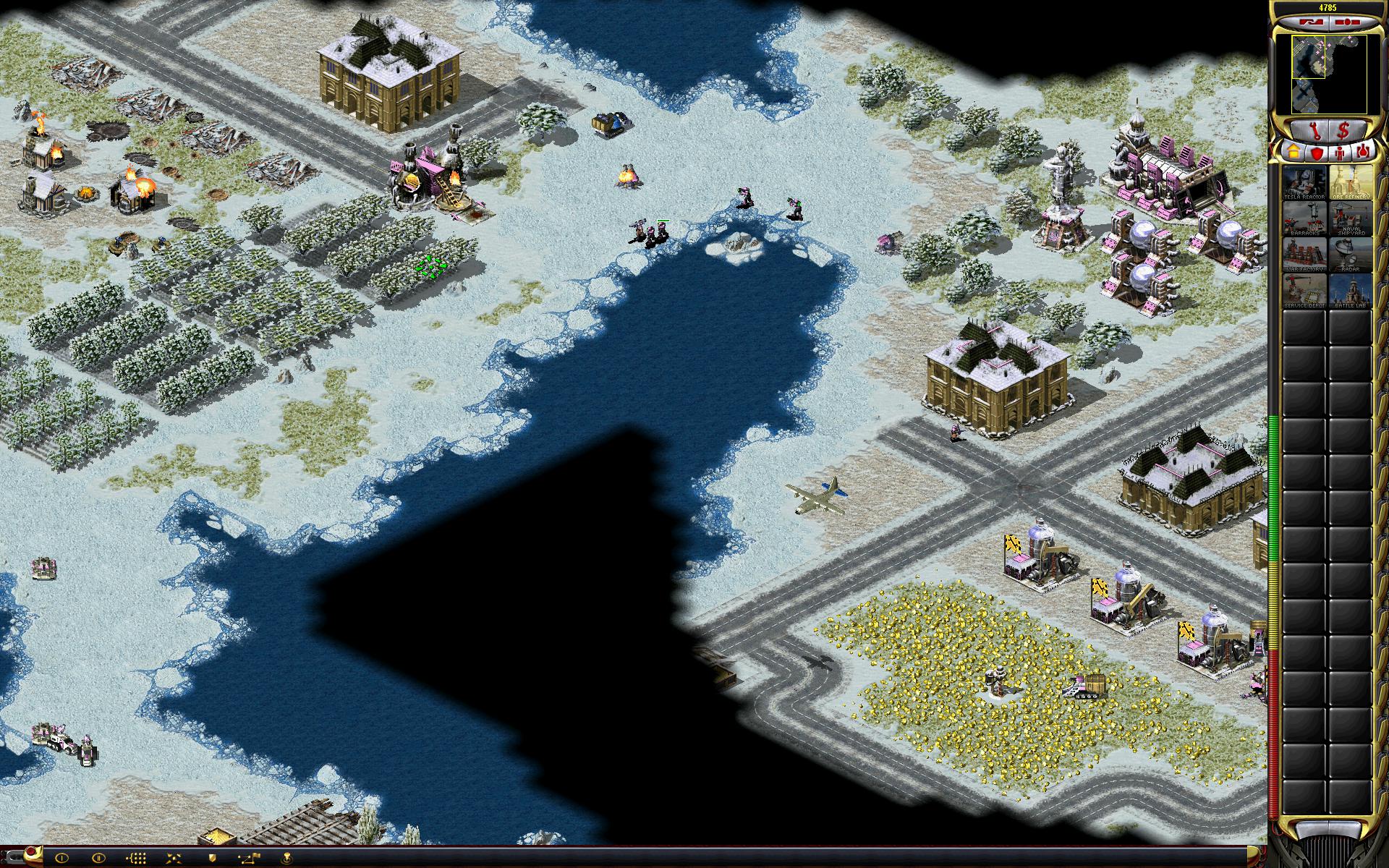Queue a Tesla Reactor from the build panel
The image size is (1389, 868).
(1304, 184)
